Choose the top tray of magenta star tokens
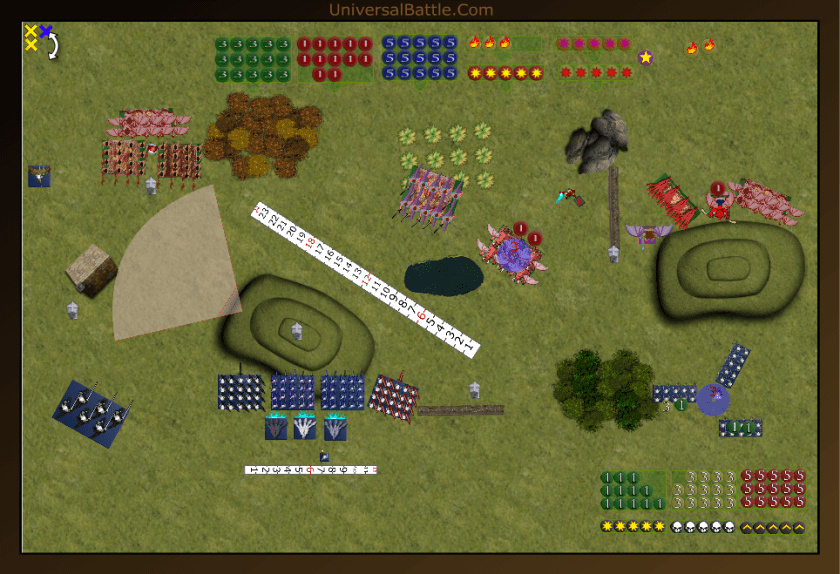Image resolution: width=840 pixels, height=574 pixels. [593, 44]
